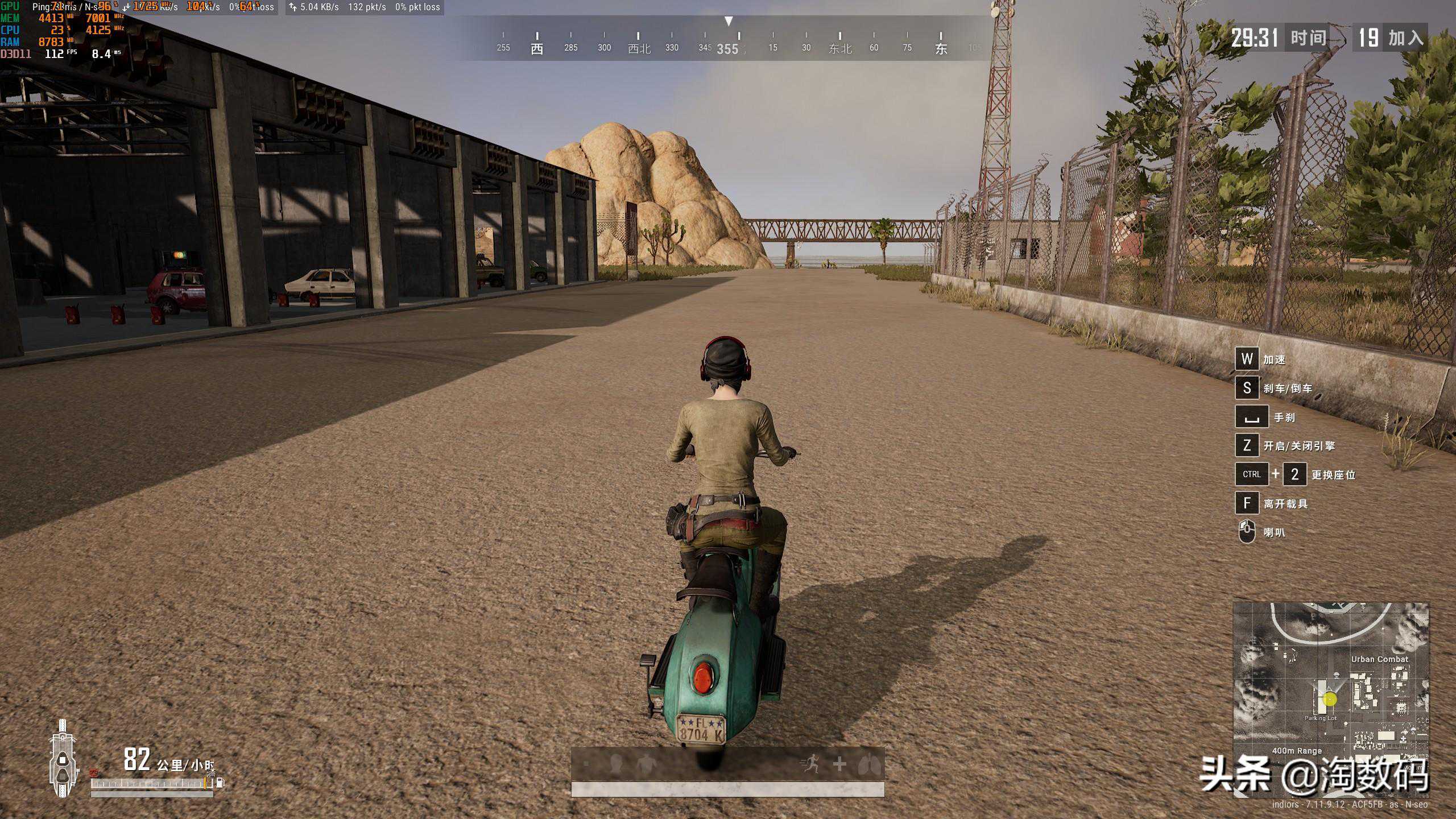This screenshot has height=819, width=1456.
Task: Click the plus healing status icon
Action: coord(839,764)
